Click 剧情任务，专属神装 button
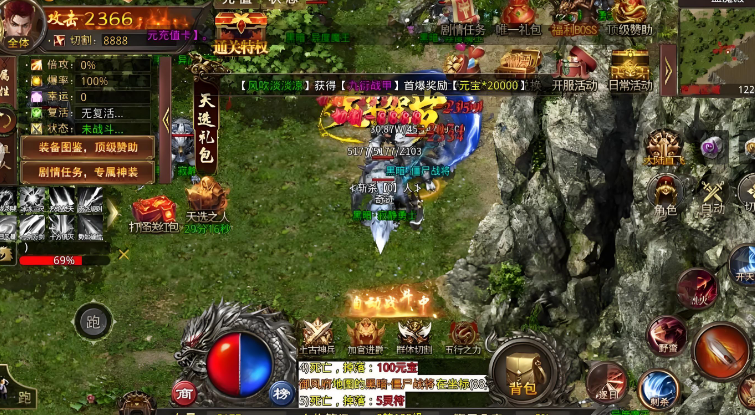 point(88,172)
